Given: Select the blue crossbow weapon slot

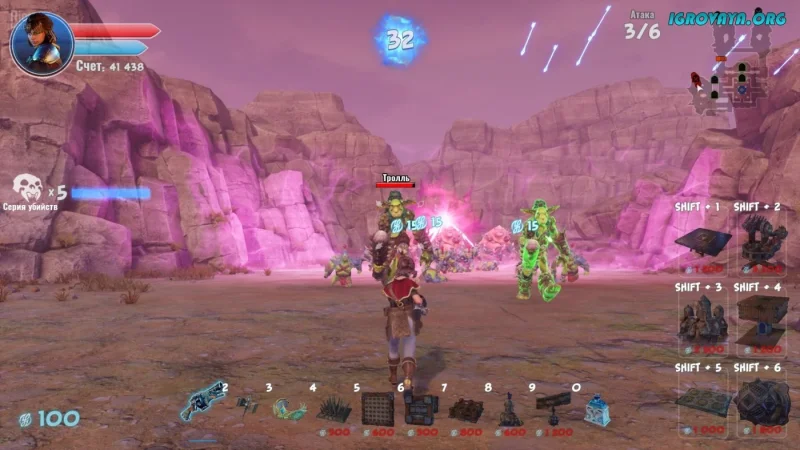Looking at the screenshot, I should click(x=200, y=407).
